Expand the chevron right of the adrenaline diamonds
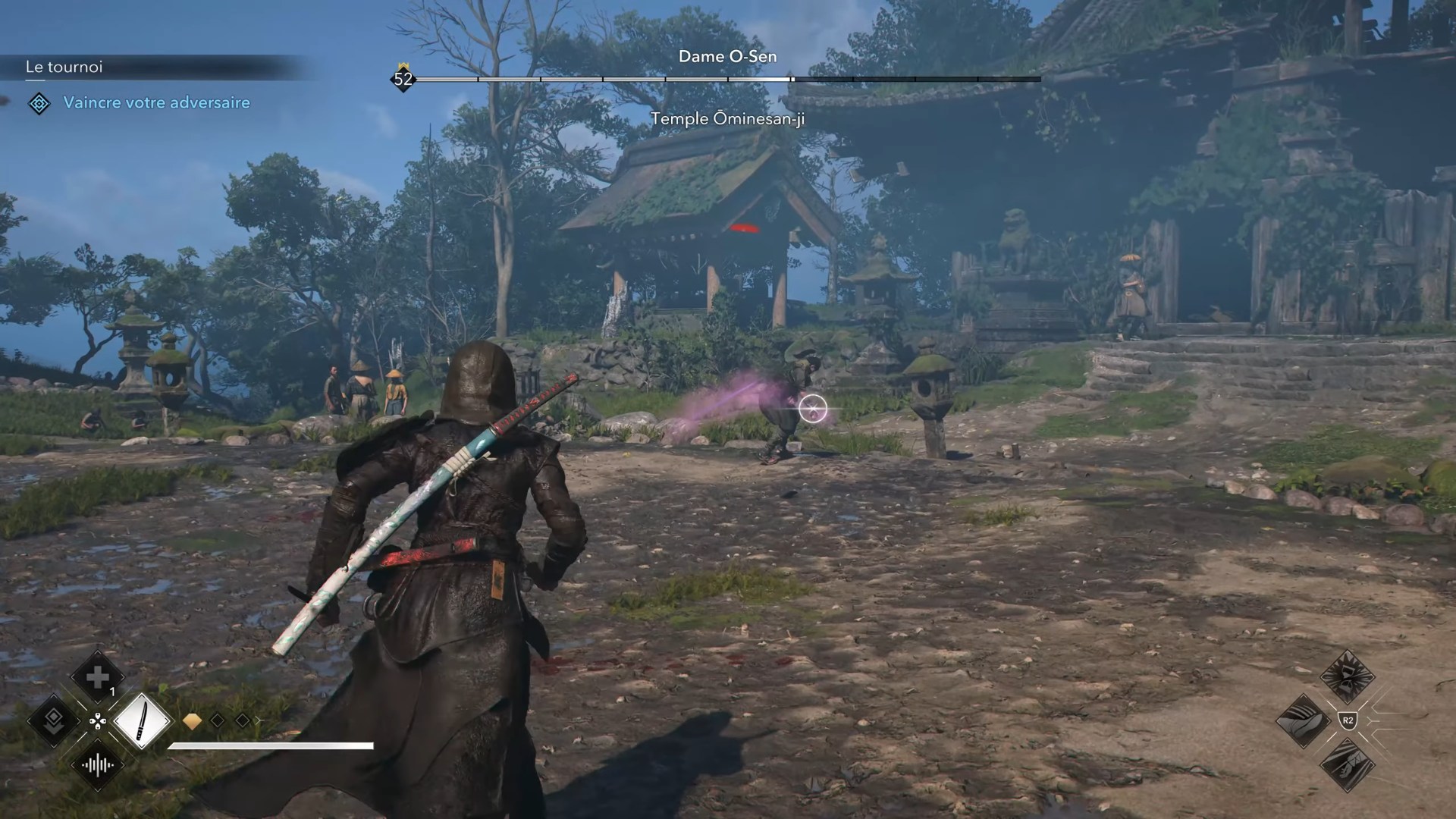The image size is (1456, 819). 258,720
